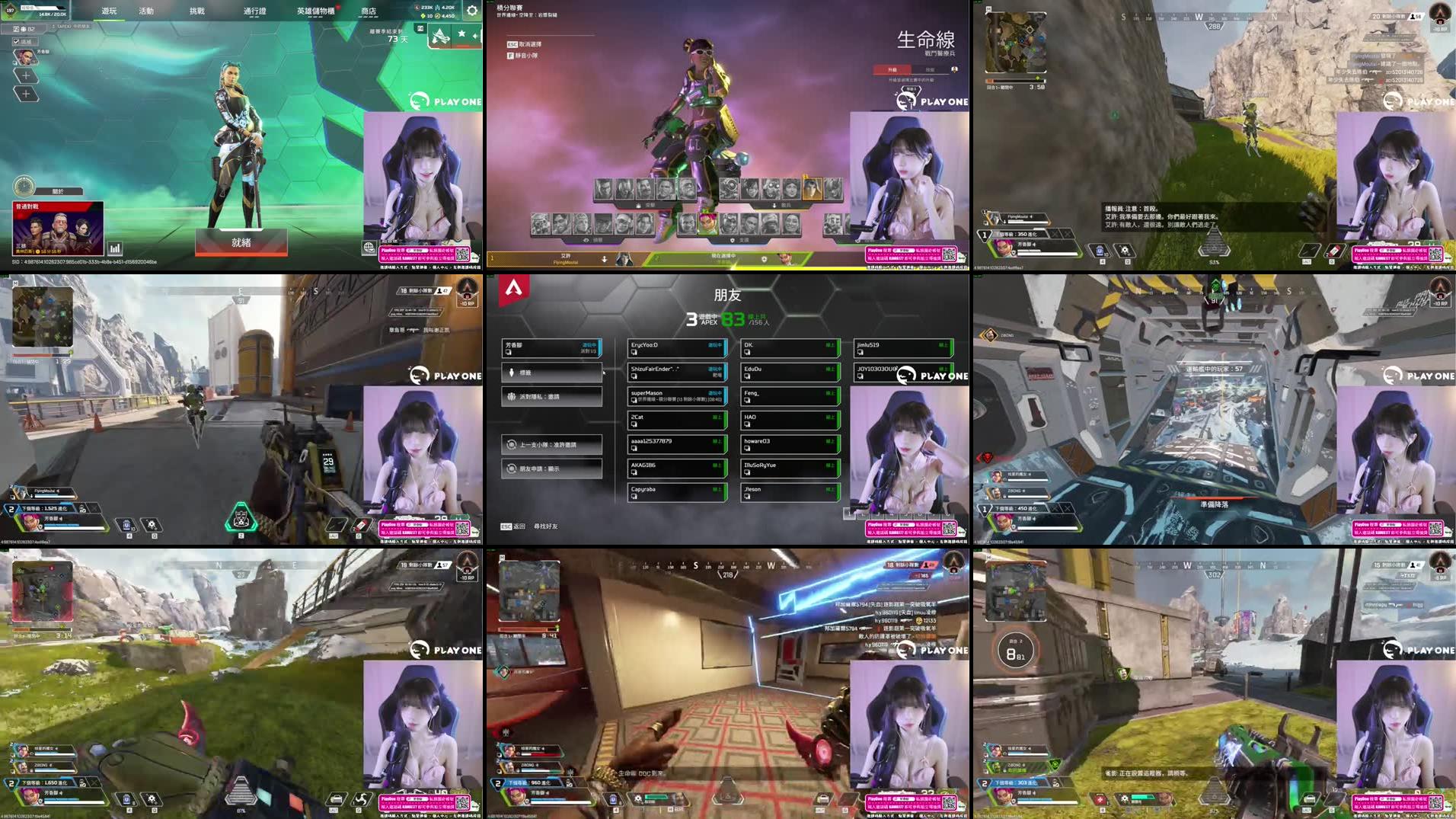
Task: Open the 派對隱私：邀請 party privacy dropdown
Action: click(551, 397)
